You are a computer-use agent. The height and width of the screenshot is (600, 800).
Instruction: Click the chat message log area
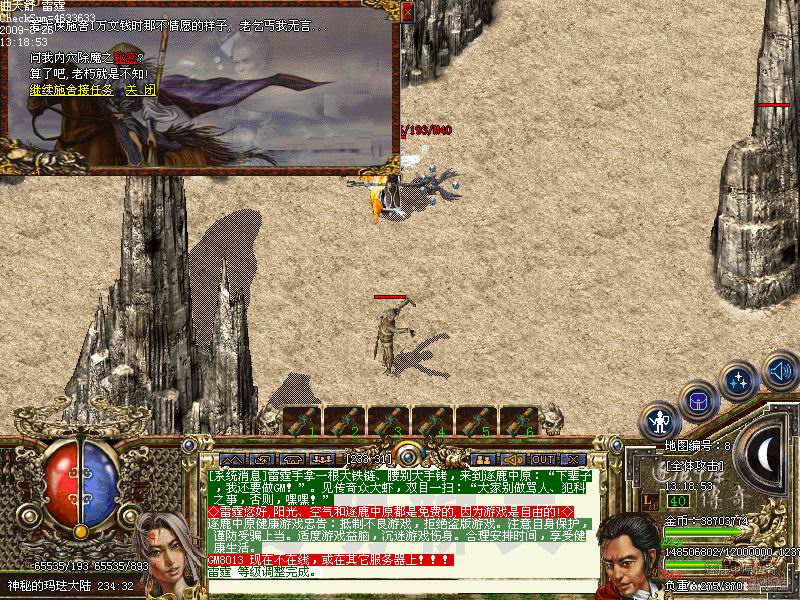(400, 520)
